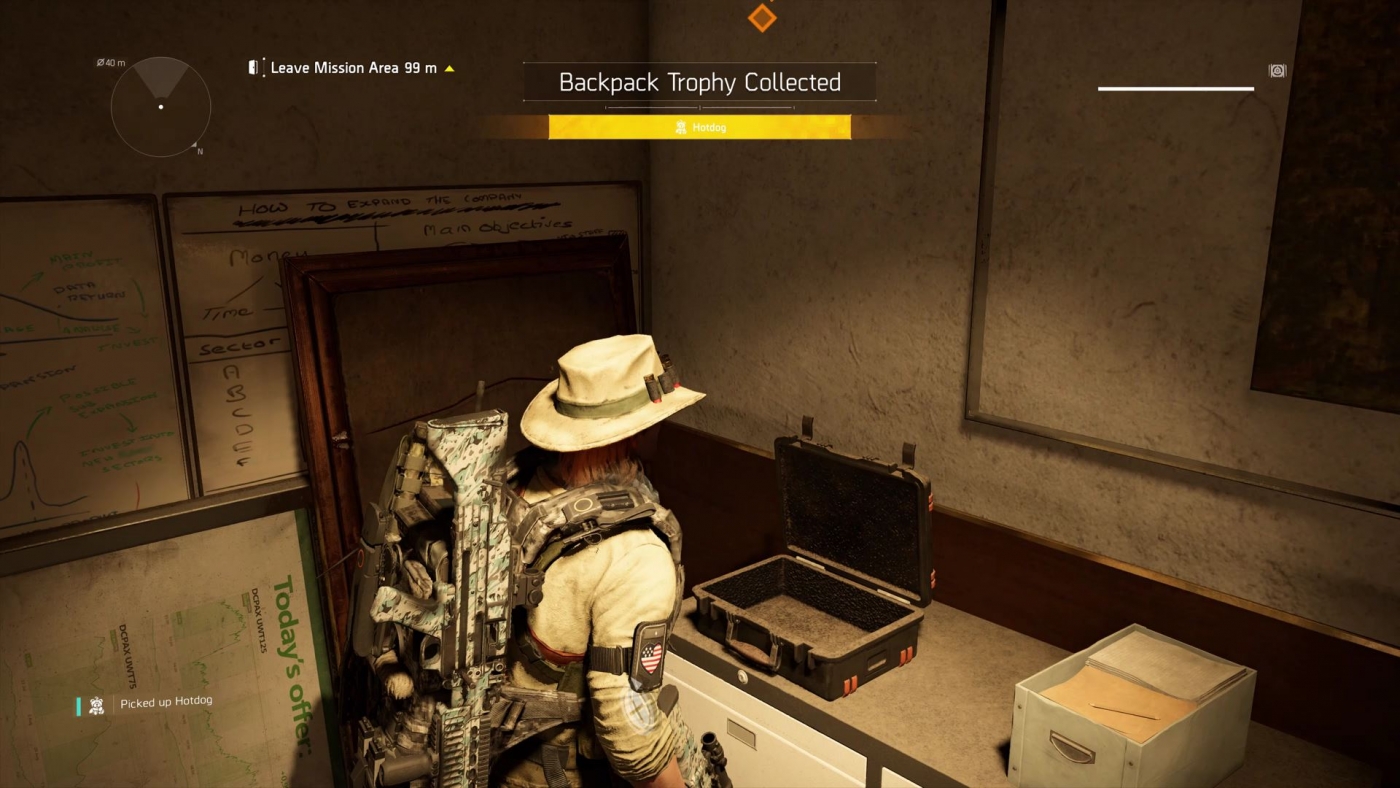The image size is (1400, 788).
Task: Expand the yellow arrow next to 99 m
Action: click(x=448, y=68)
